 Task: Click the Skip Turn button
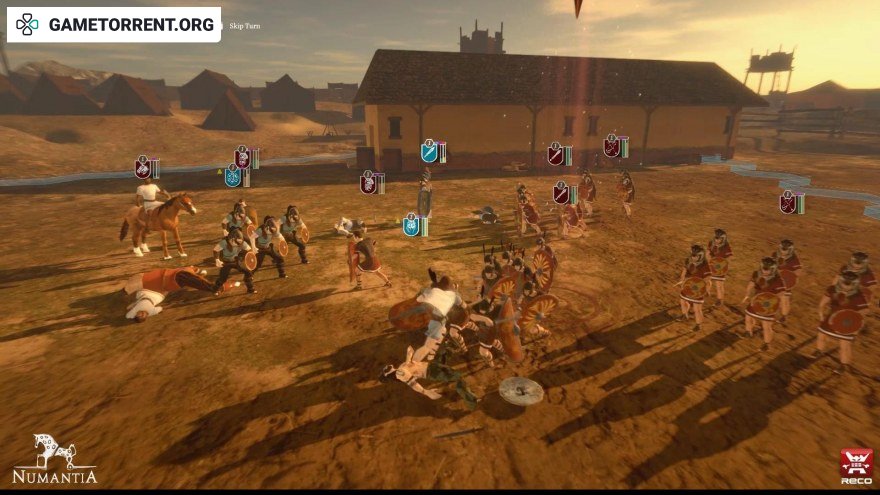[244, 26]
